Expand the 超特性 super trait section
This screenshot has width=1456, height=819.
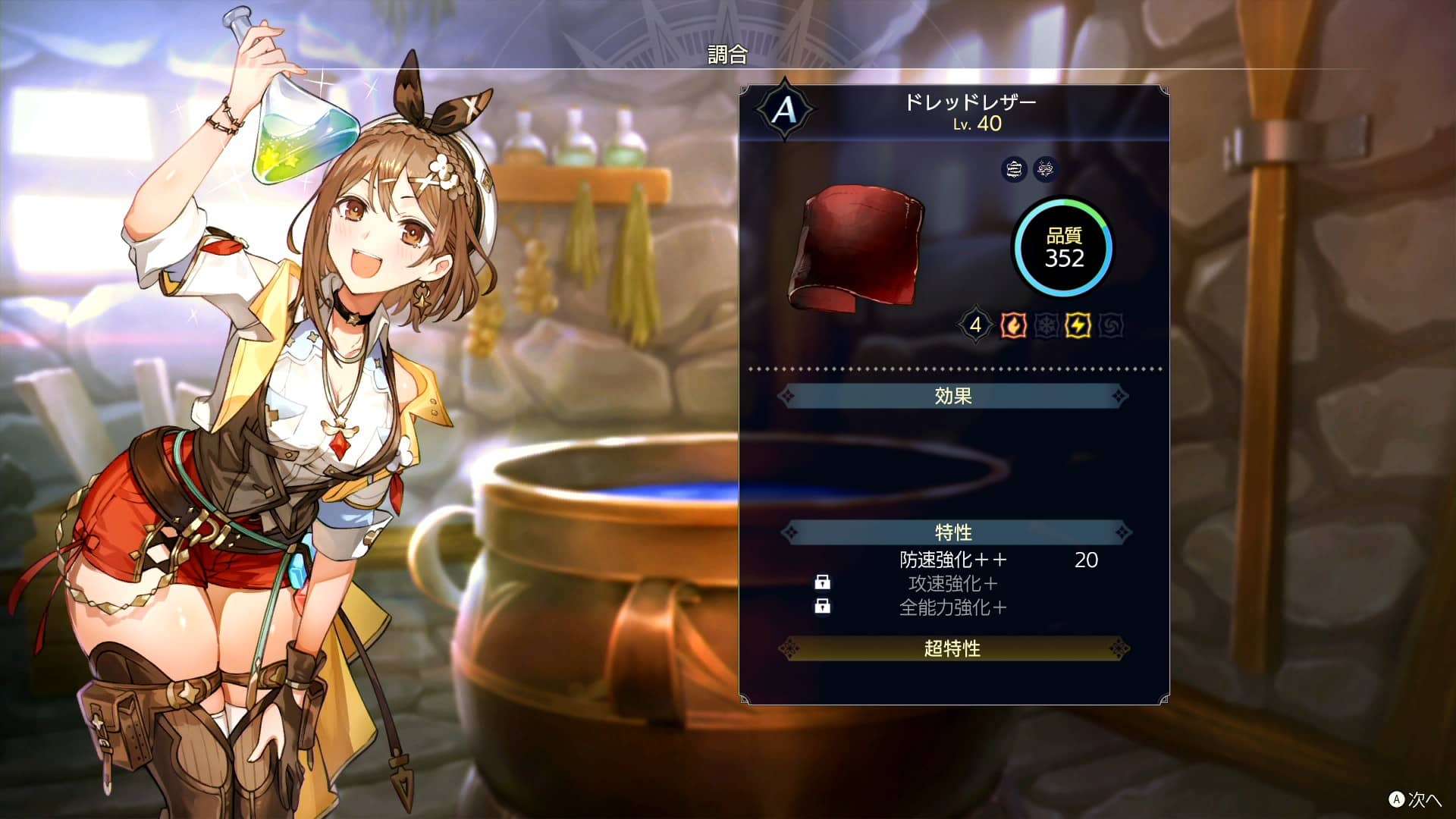click(952, 649)
